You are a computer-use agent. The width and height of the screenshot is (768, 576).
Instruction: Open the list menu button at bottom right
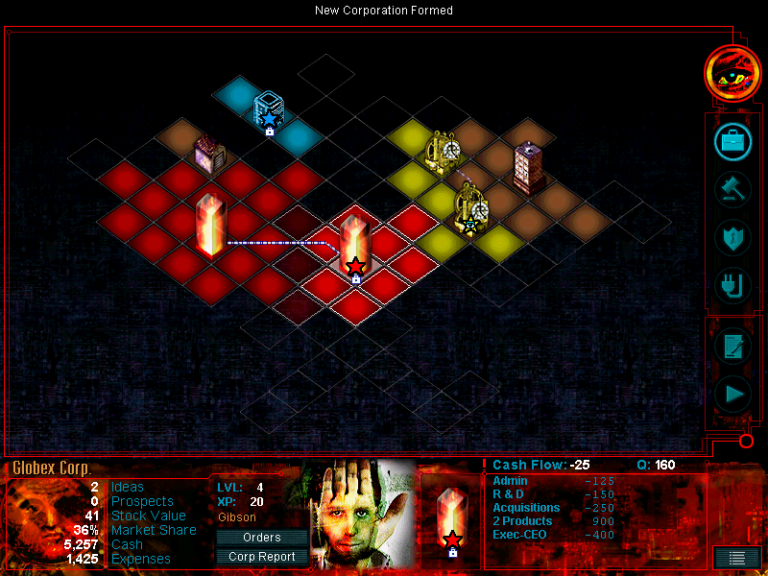(x=736, y=558)
